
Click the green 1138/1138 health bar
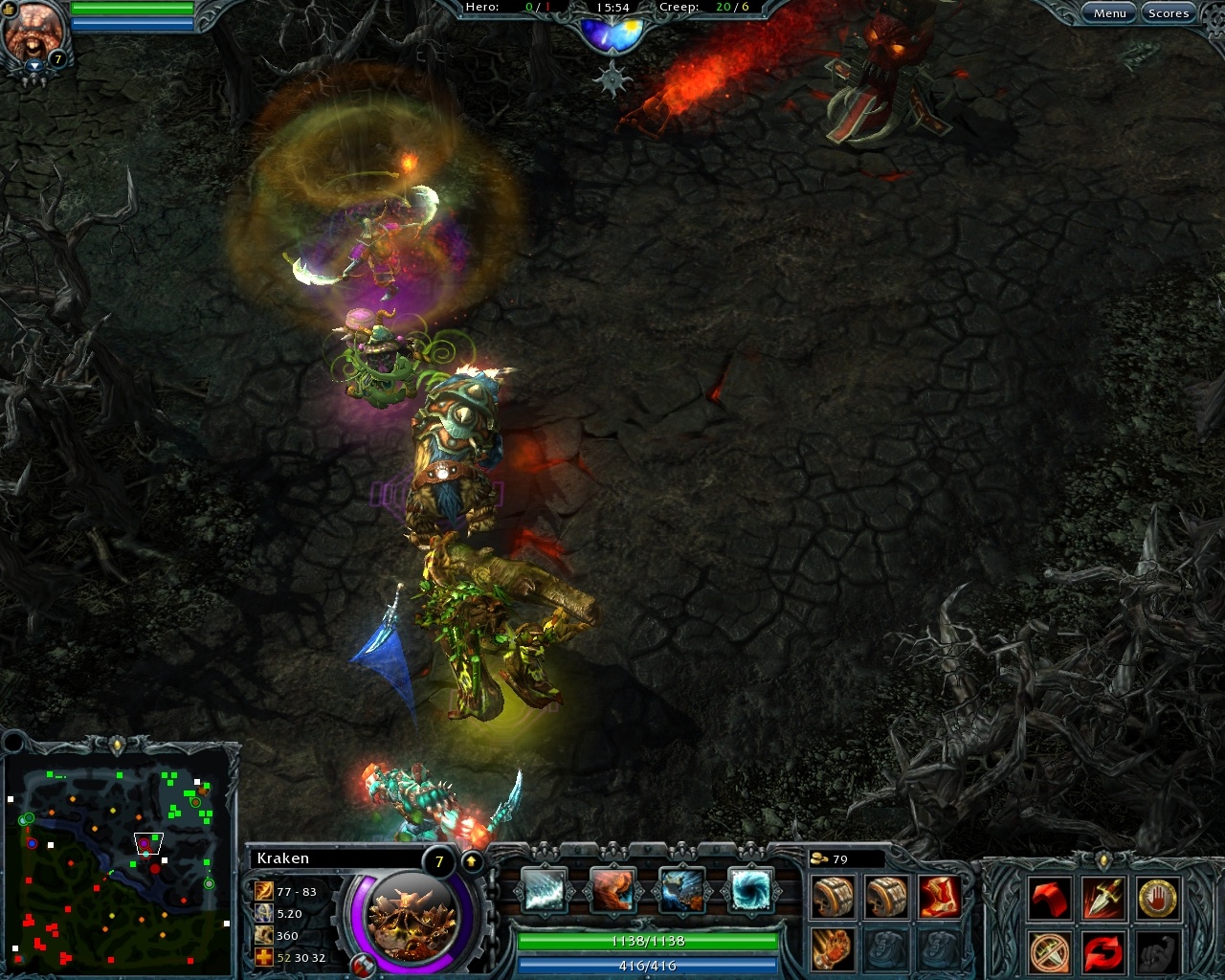tap(649, 942)
